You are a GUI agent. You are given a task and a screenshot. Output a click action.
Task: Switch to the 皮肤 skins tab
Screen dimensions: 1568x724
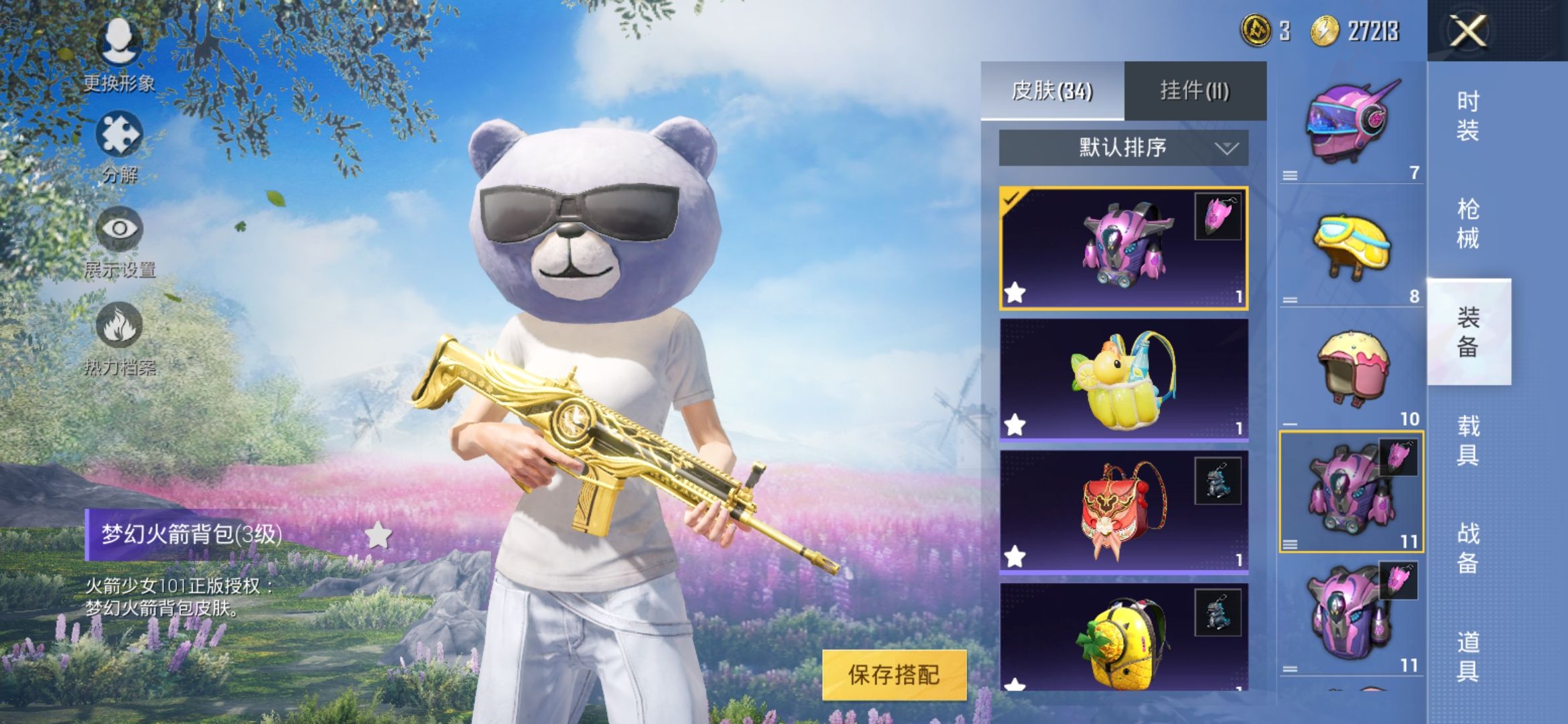[x=1052, y=90]
